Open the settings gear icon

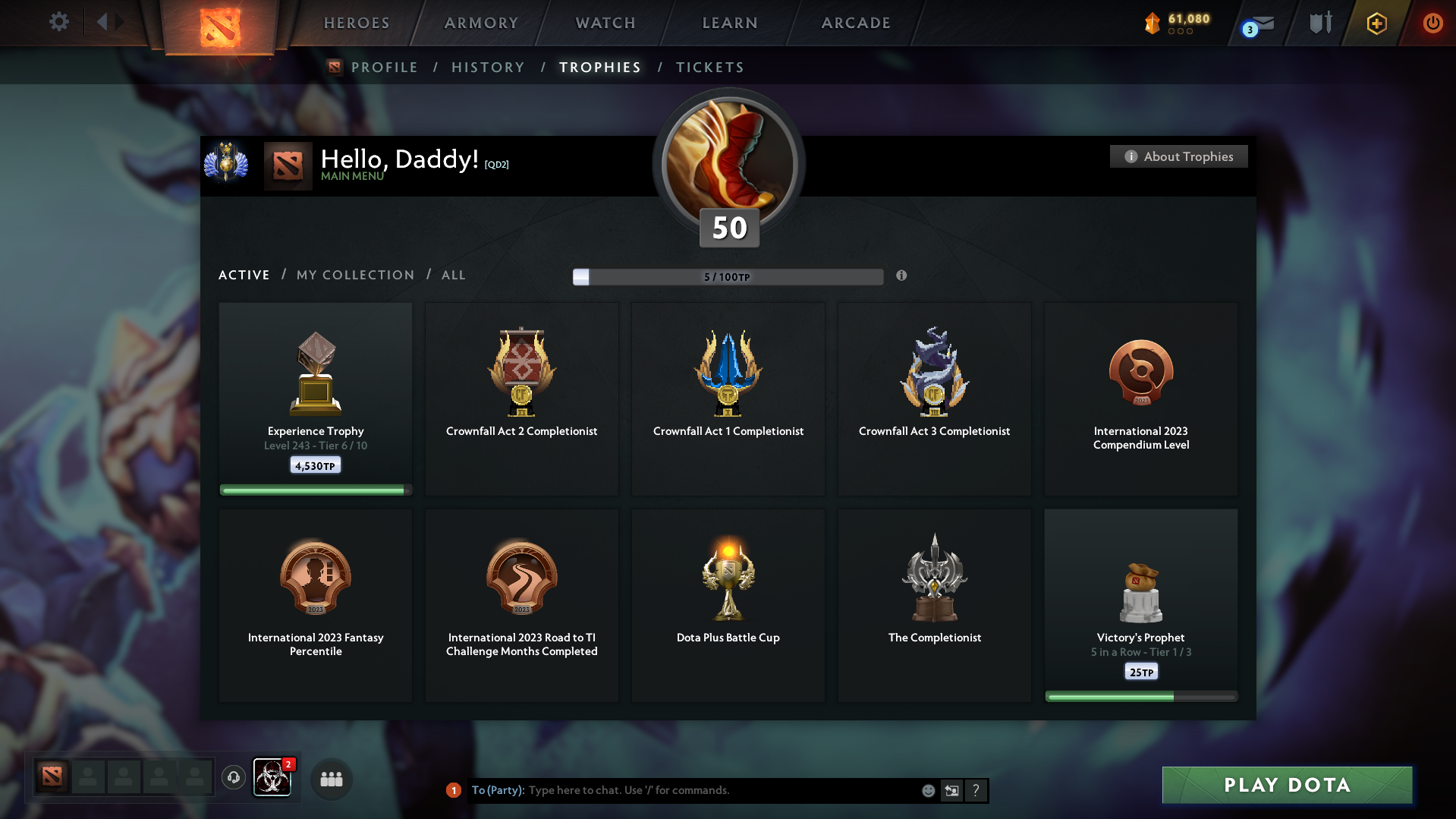click(59, 22)
